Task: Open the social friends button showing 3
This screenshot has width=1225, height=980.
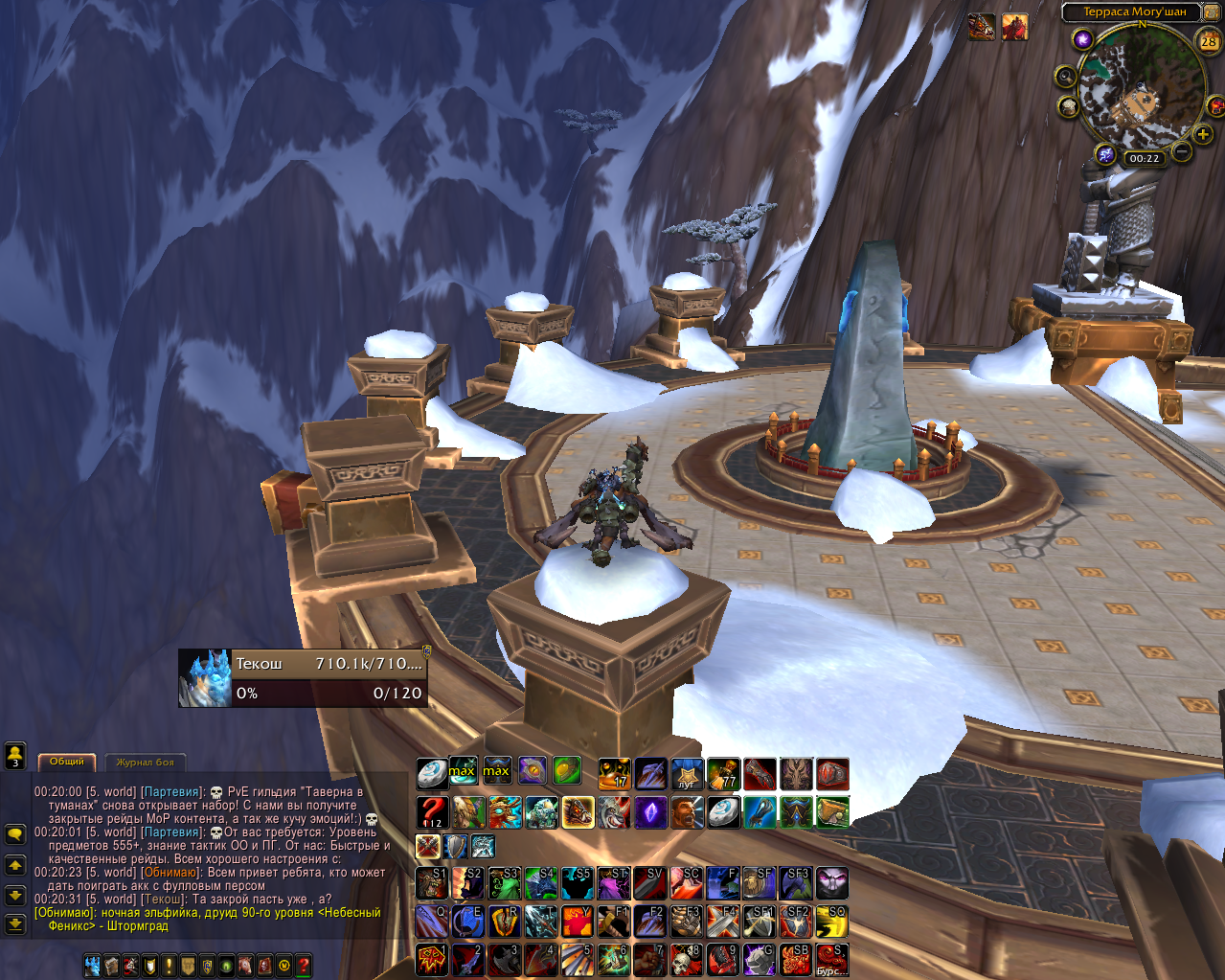Action: (x=14, y=756)
